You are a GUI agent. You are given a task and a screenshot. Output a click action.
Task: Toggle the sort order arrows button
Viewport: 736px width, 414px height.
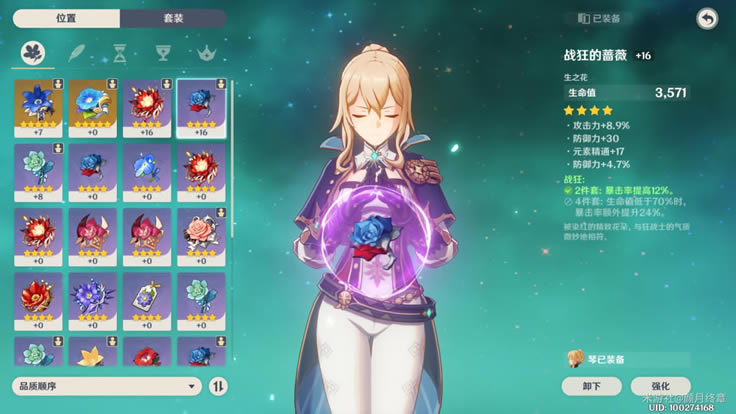[219, 385]
